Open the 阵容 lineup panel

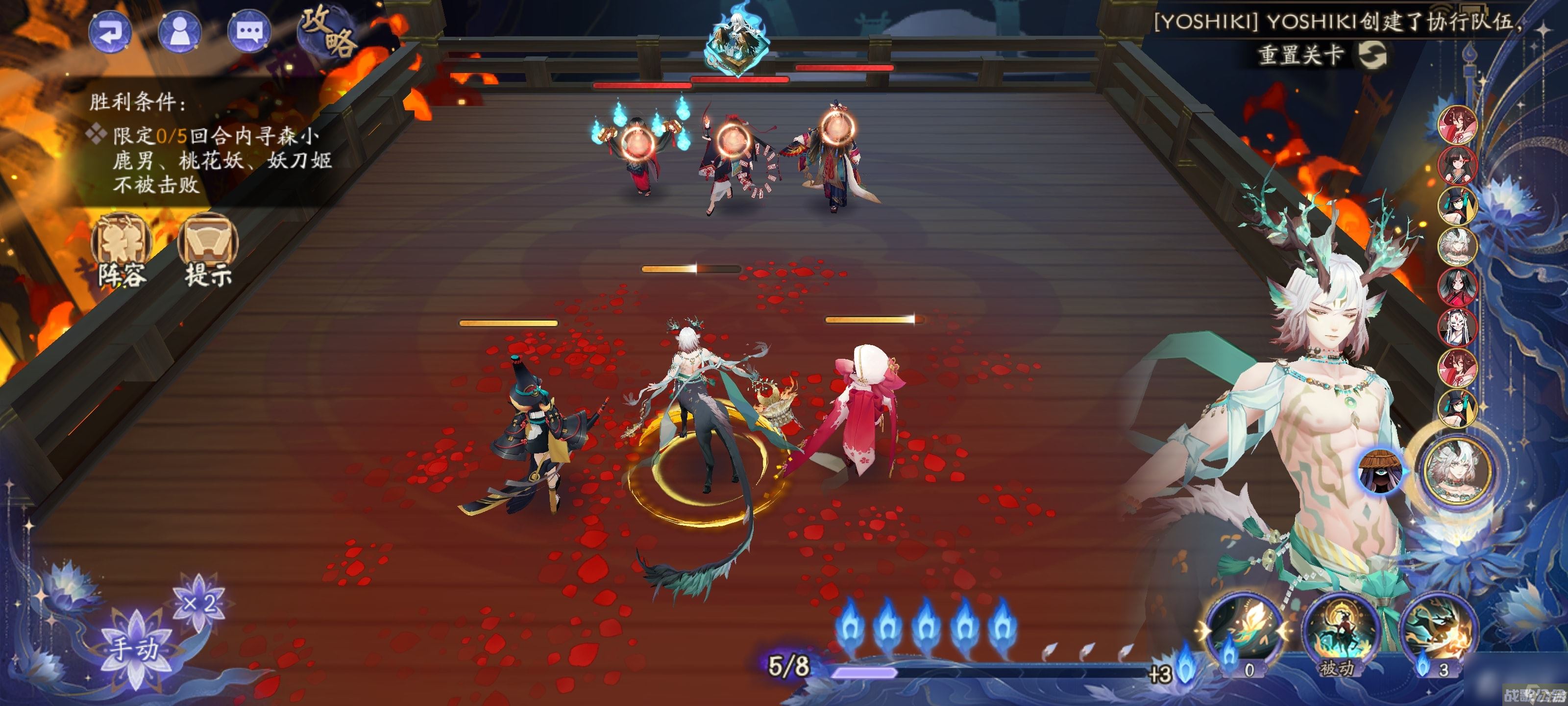coord(122,250)
